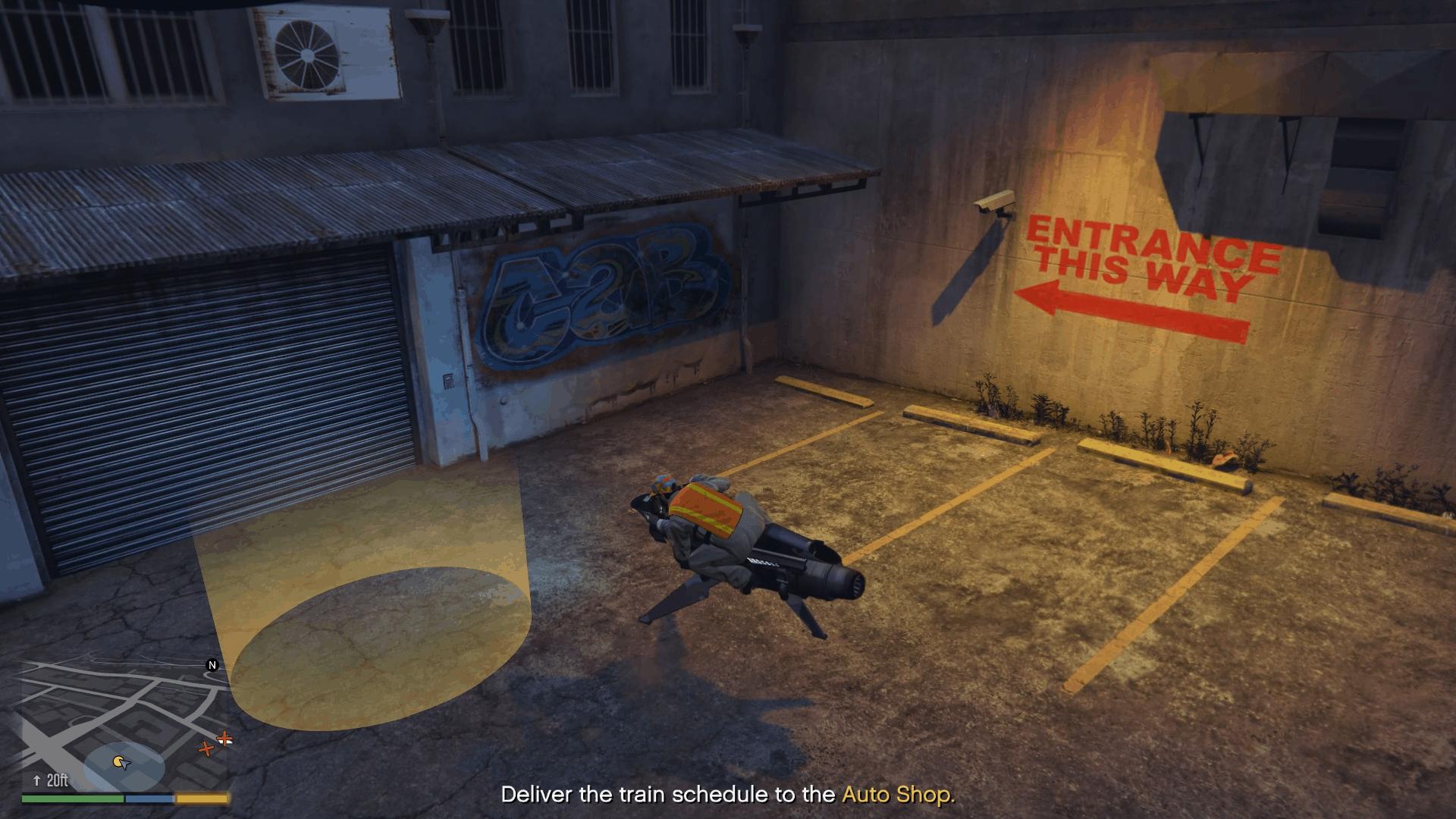Select the yellow Auto Shop destination blip
The image size is (1456, 819).
[118, 760]
